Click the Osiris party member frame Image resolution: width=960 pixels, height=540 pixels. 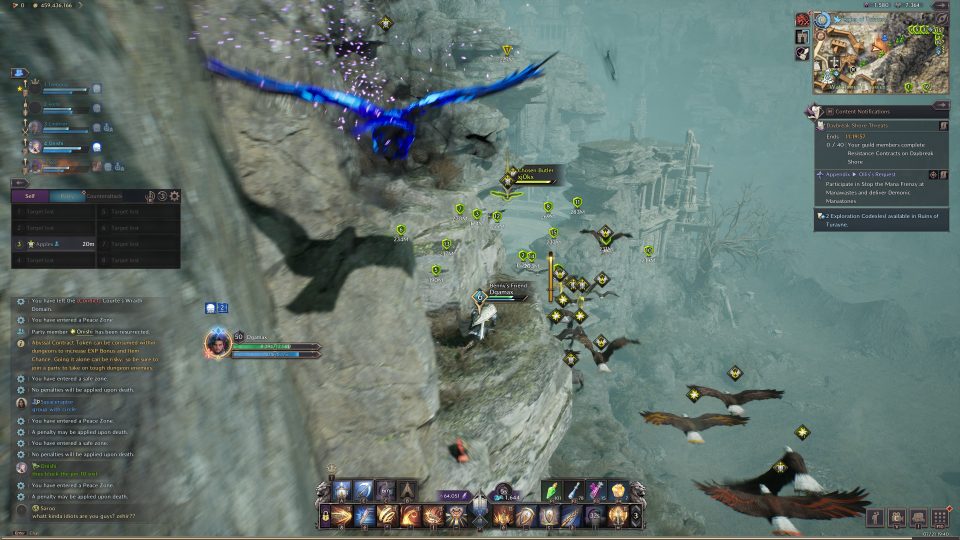[60, 146]
